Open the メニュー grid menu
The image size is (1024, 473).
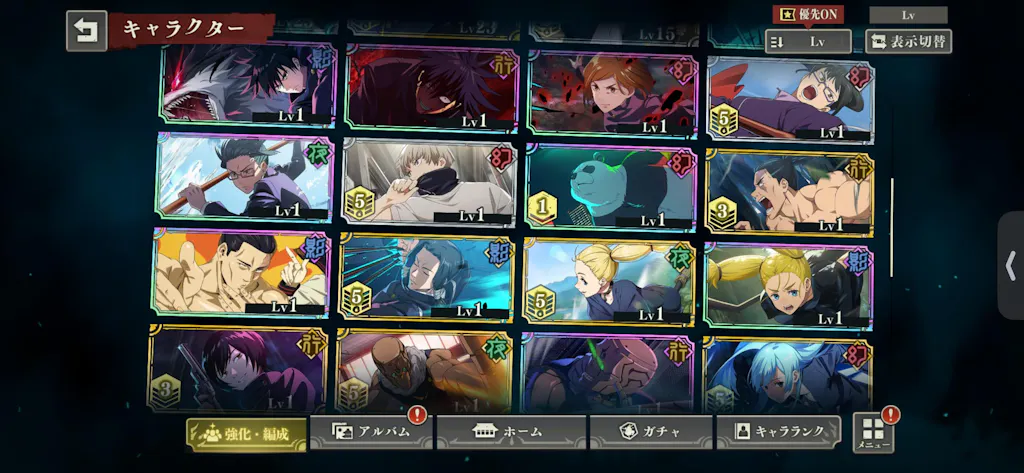tap(873, 433)
